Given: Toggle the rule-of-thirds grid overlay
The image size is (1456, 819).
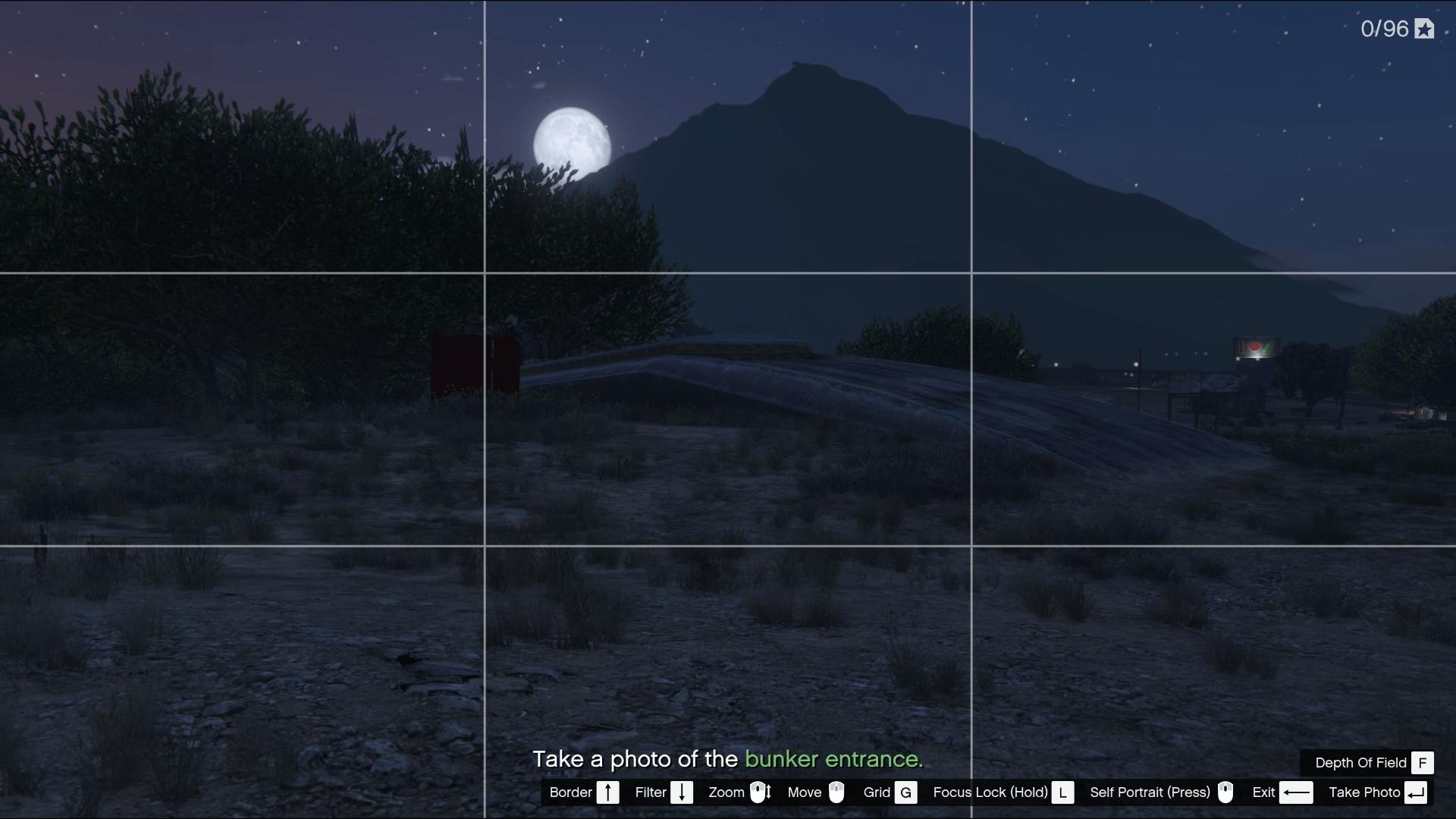Looking at the screenshot, I should coord(905,792).
